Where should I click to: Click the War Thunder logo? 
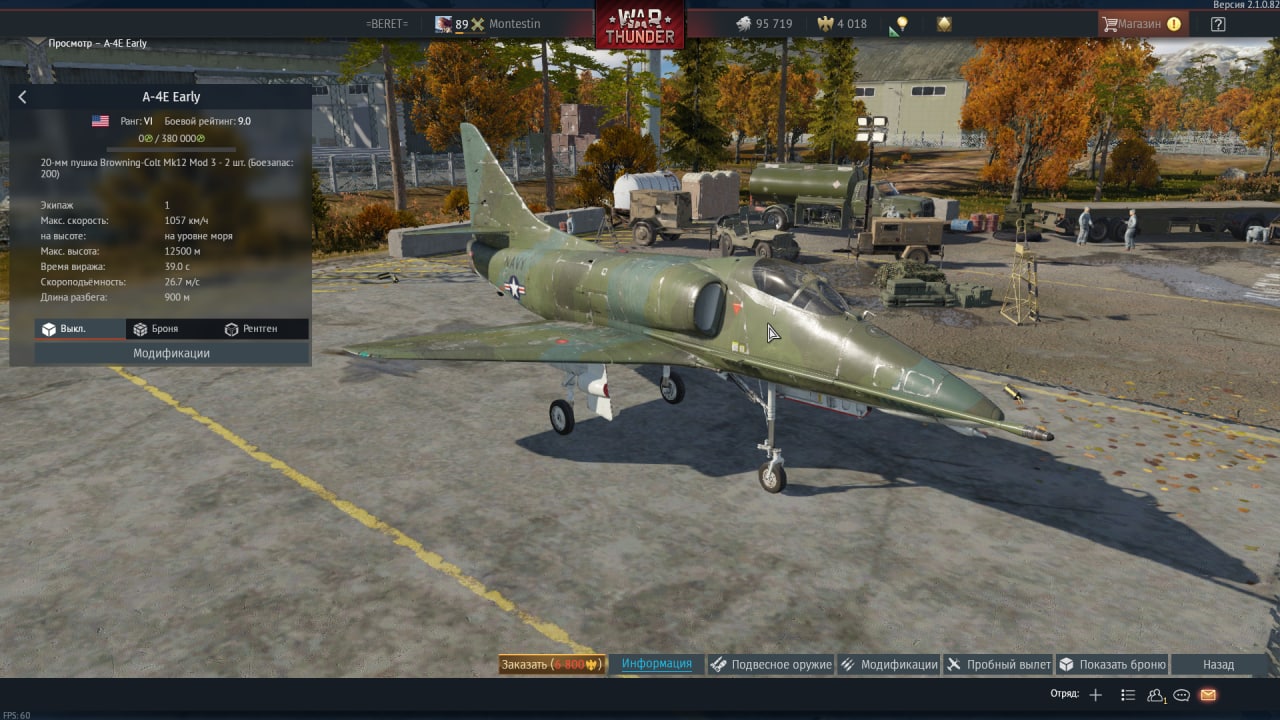click(640, 25)
